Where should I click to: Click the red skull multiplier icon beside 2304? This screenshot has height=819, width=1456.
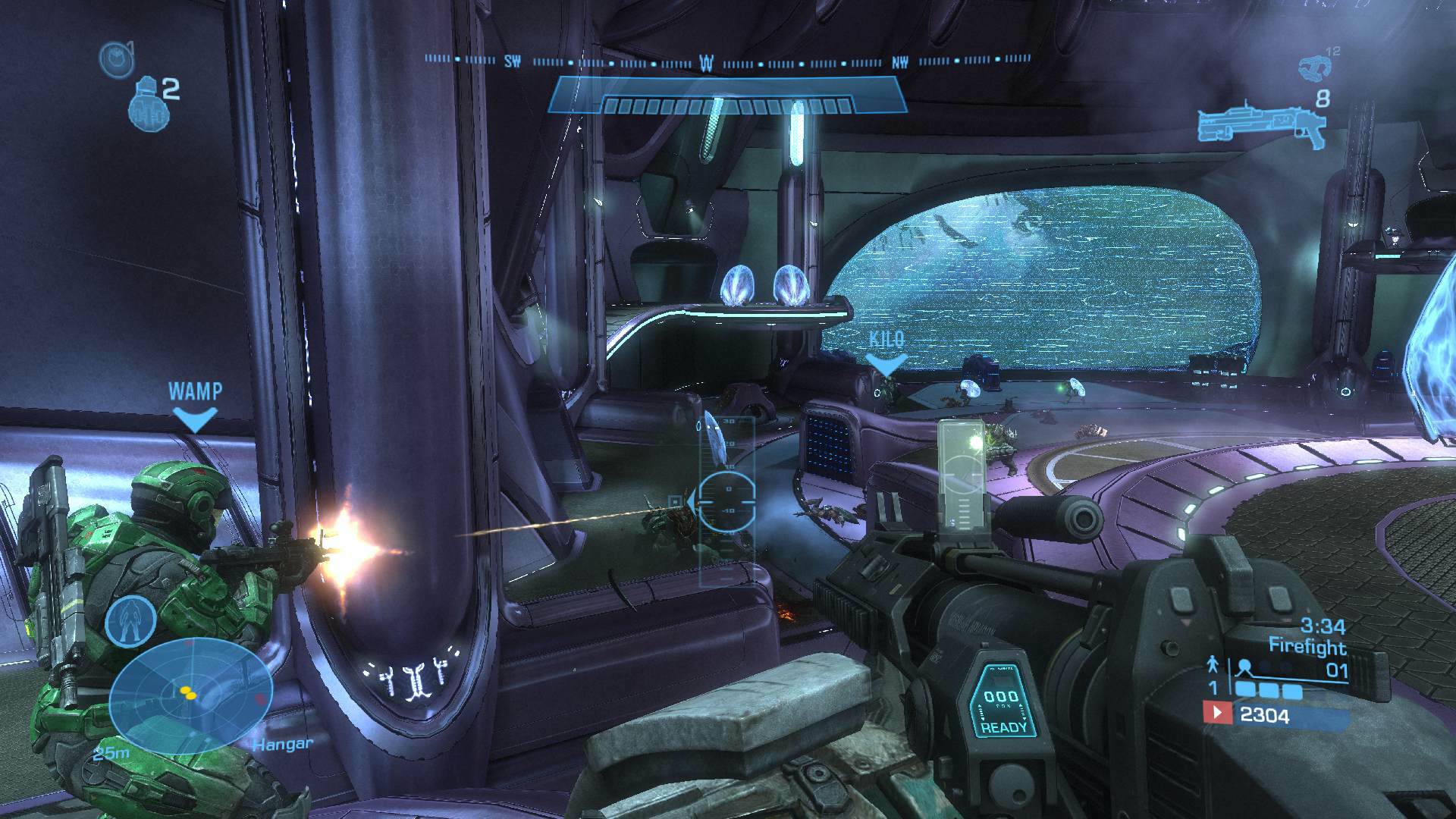[1218, 713]
